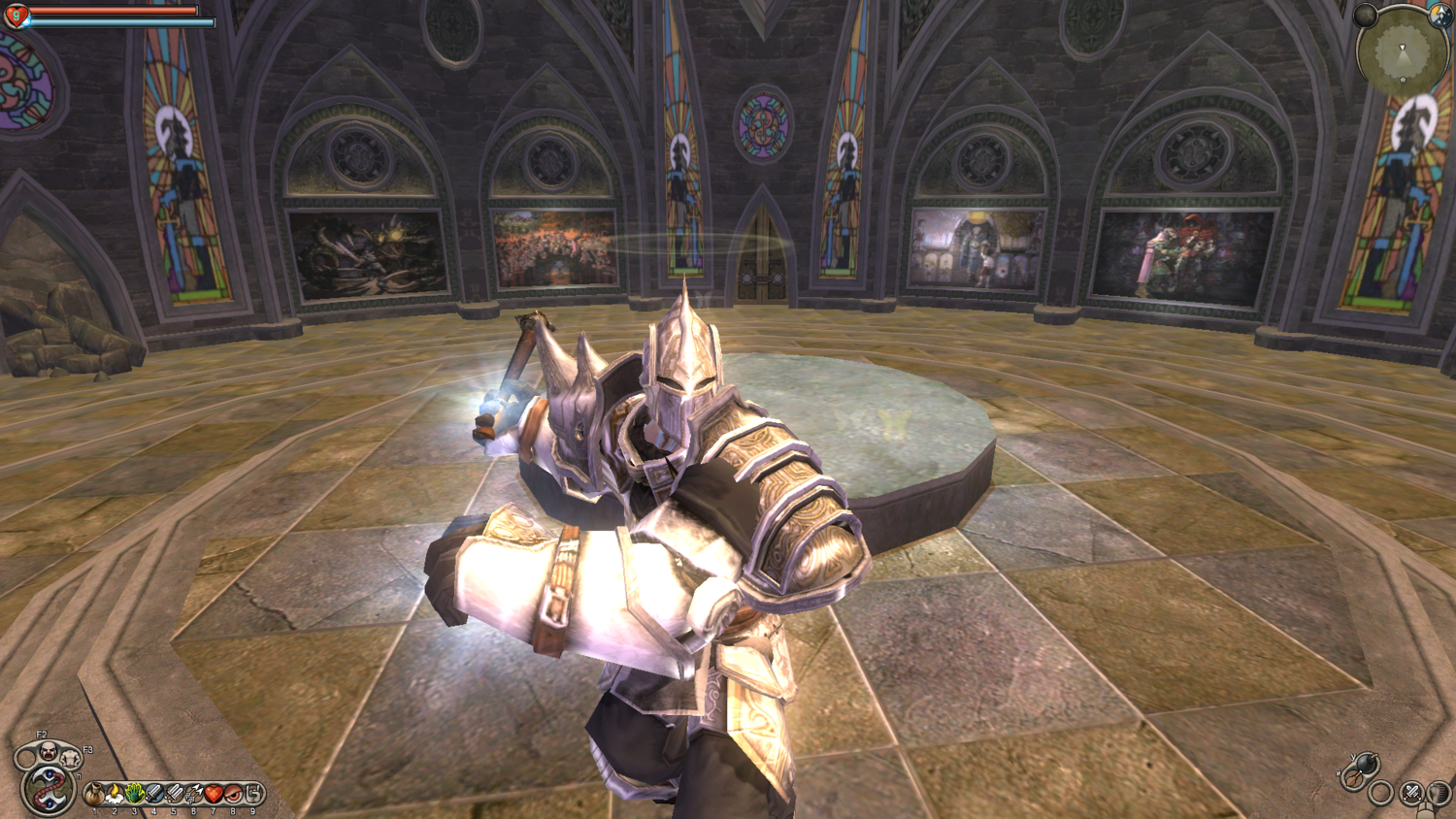The width and height of the screenshot is (1456, 819).
Task: Activate the green flaming hand spell
Action: 135,794
